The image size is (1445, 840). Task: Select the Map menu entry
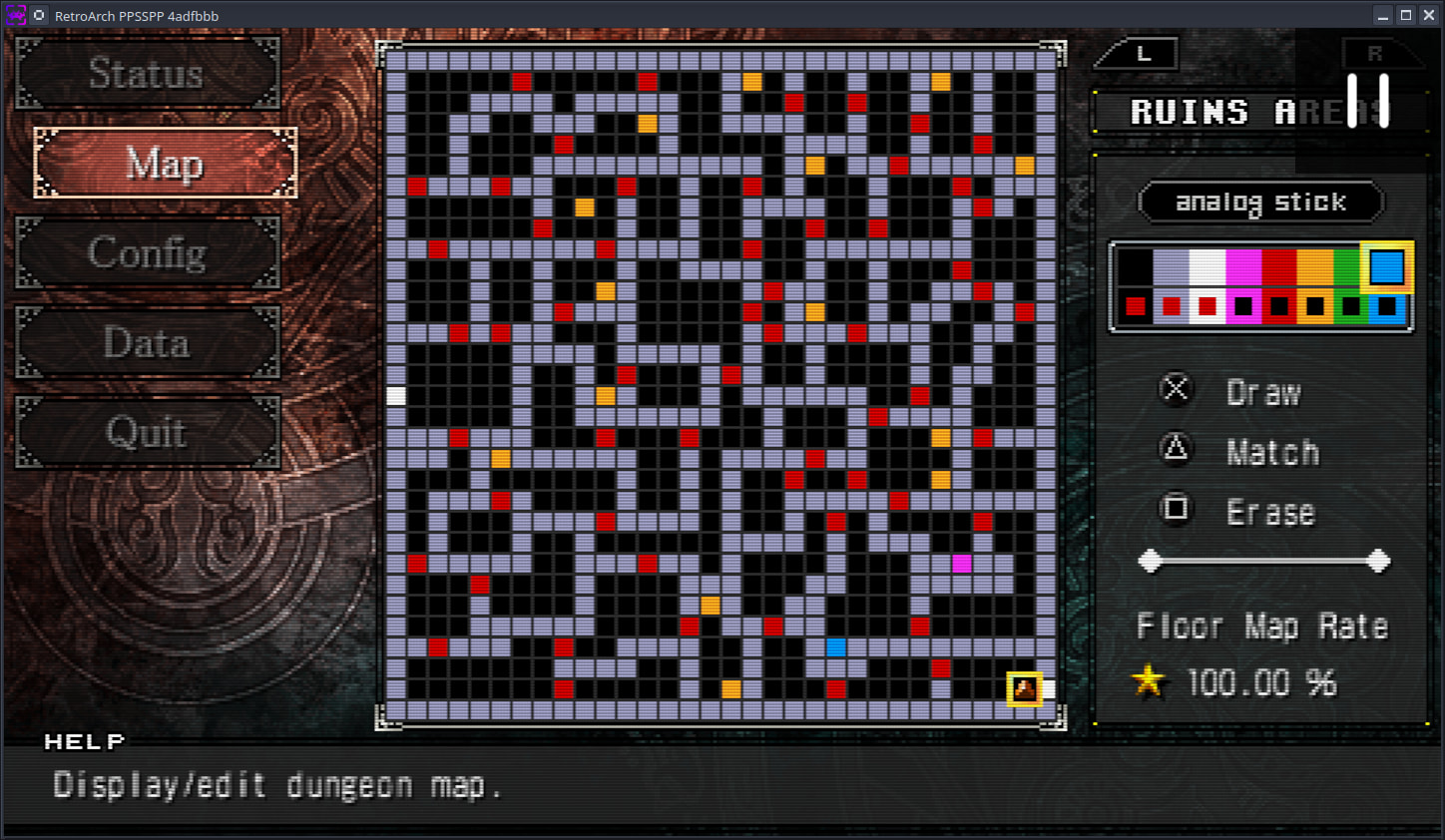point(165,164)
